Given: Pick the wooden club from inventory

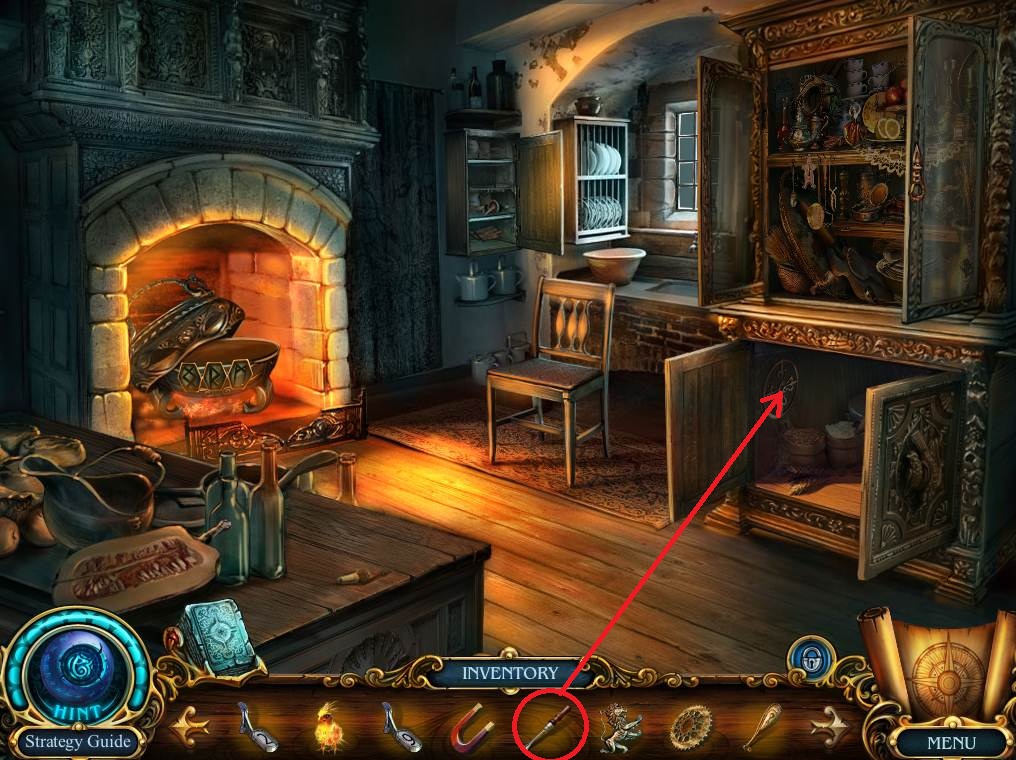Looking at the screenshot, I should [x=761, y=725].
